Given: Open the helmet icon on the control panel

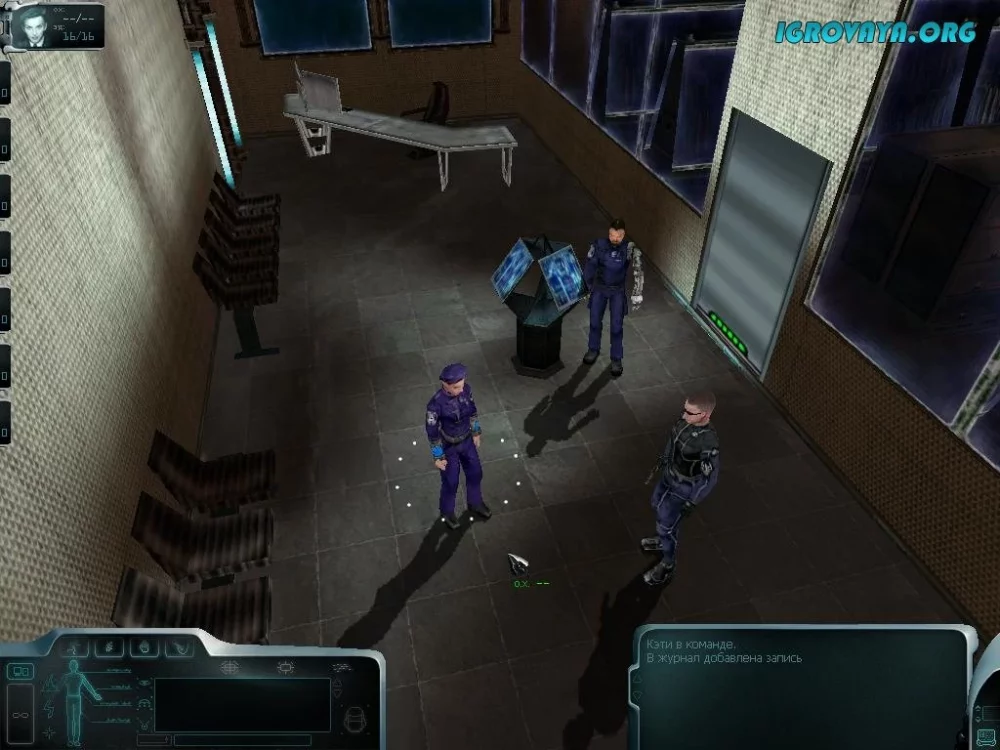Looking at the screenshot, I should [353, 717].
